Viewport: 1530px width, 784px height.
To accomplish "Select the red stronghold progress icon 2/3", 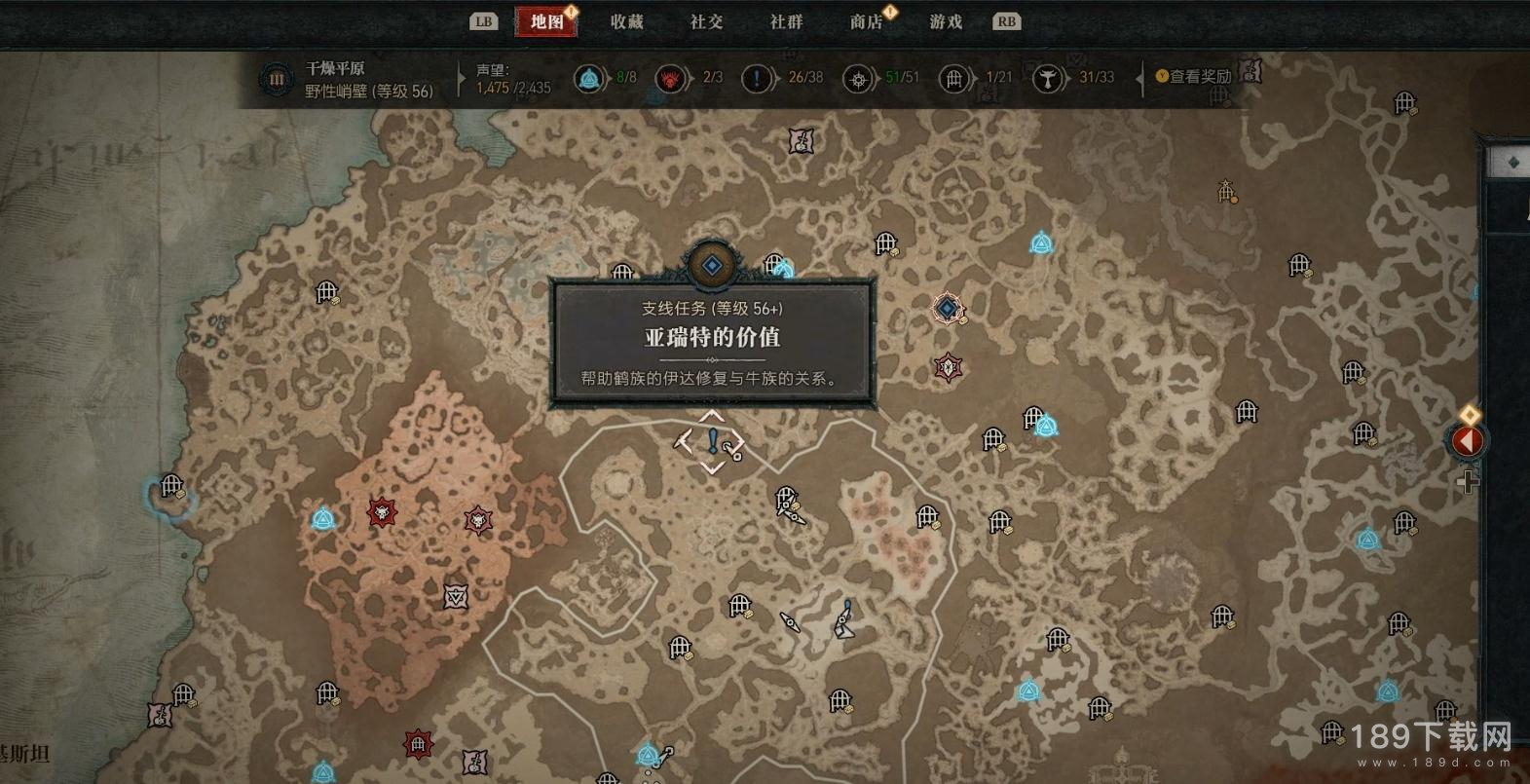I will tap(670, 78).
